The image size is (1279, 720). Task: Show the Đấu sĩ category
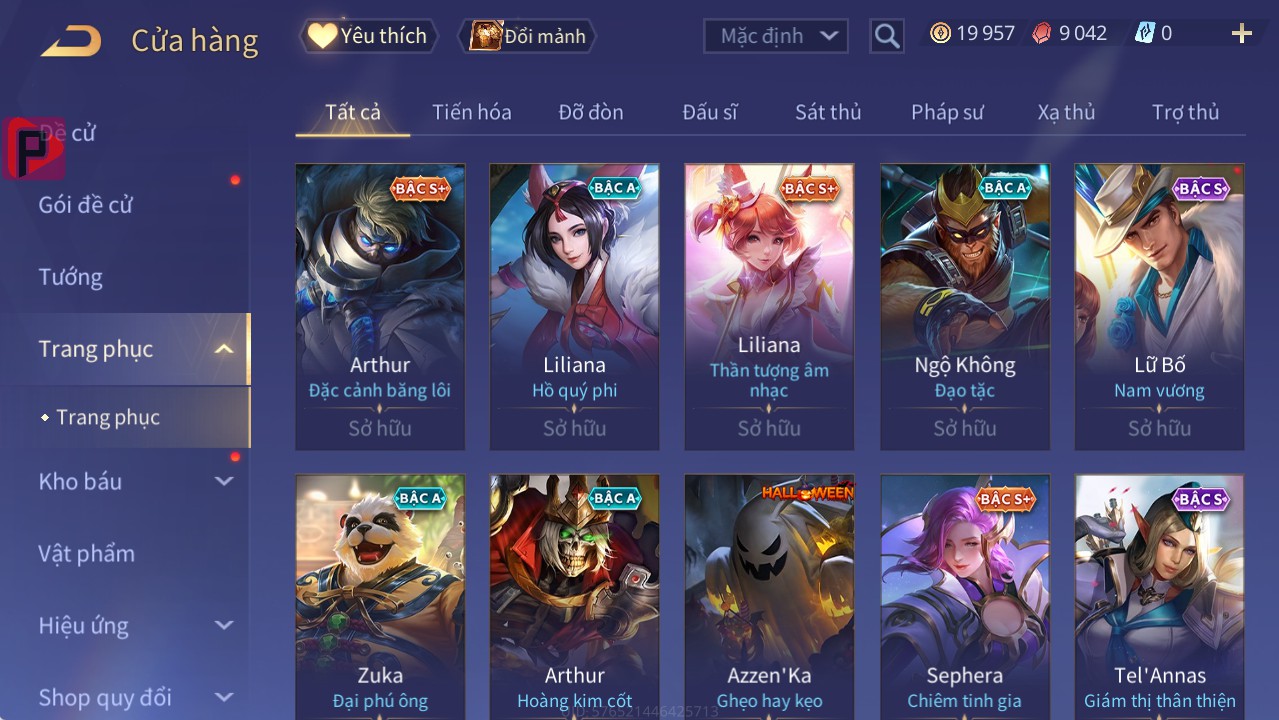click(x=709, y=112)
